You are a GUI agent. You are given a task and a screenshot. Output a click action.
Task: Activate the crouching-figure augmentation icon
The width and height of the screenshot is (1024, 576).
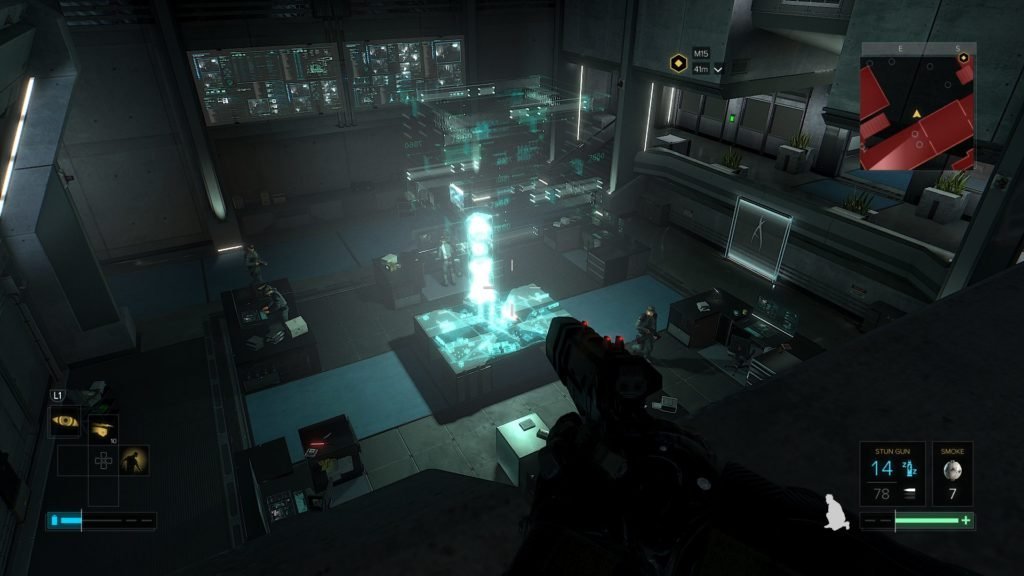[133, 460]
